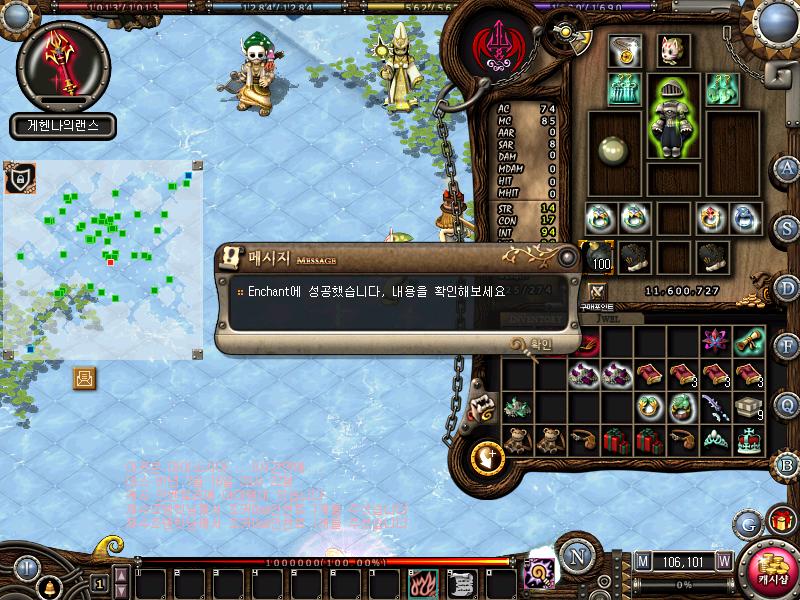Viewport: 800px width, 600px height.
Task: Select the gold necklace equipment slot
Action: point(625,50)
